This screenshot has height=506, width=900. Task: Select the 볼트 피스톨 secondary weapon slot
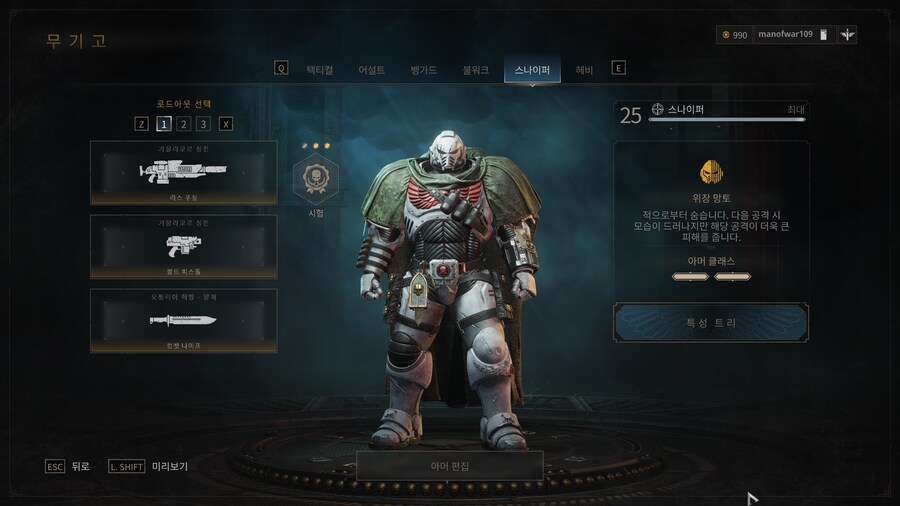point(184,246)
